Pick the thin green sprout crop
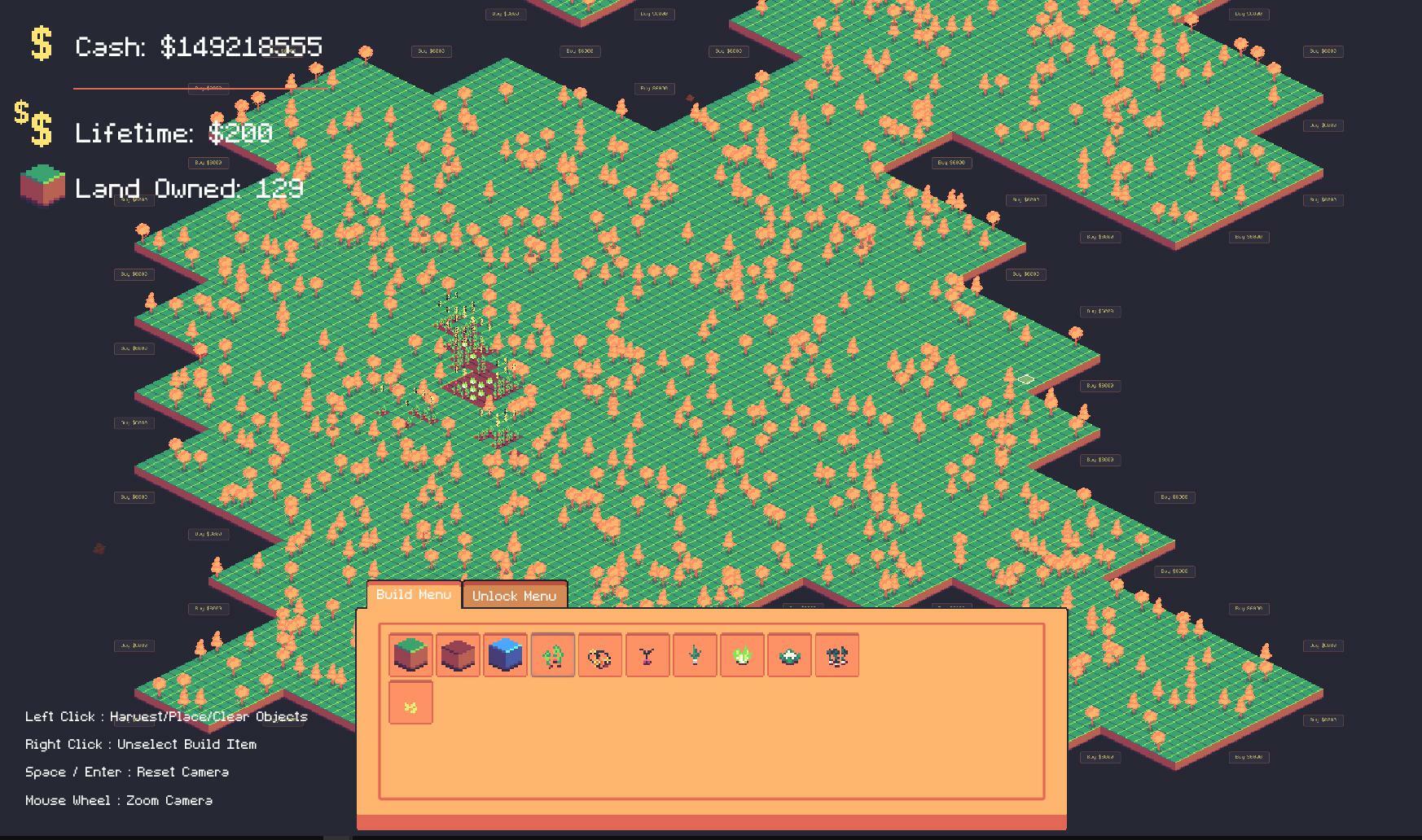 695,655
